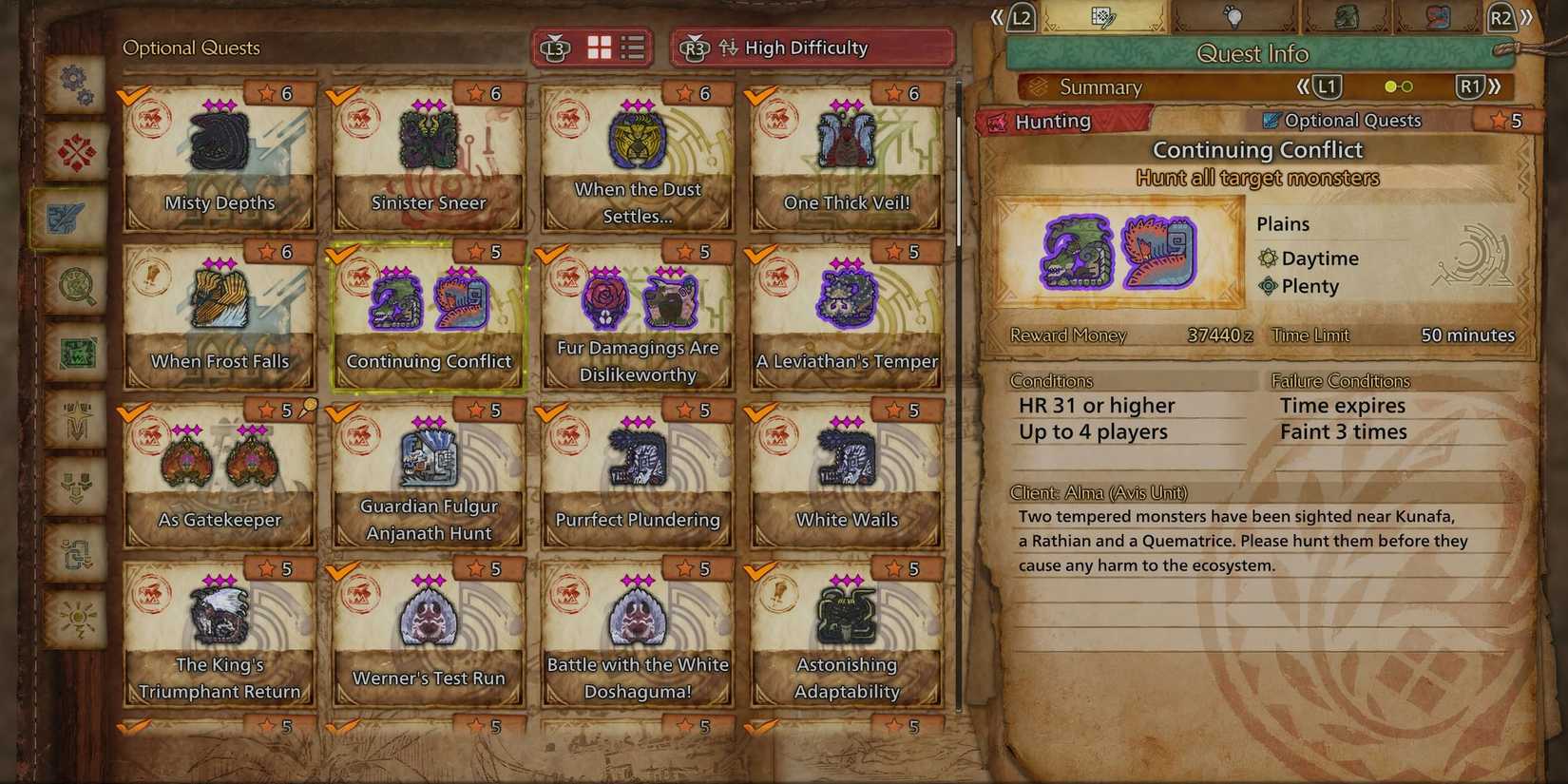Image resolution: width=1568 pixels, height=784 pixels.
Task: Open the system Settings gear in sidebar
Action: (x=76, y=84)
